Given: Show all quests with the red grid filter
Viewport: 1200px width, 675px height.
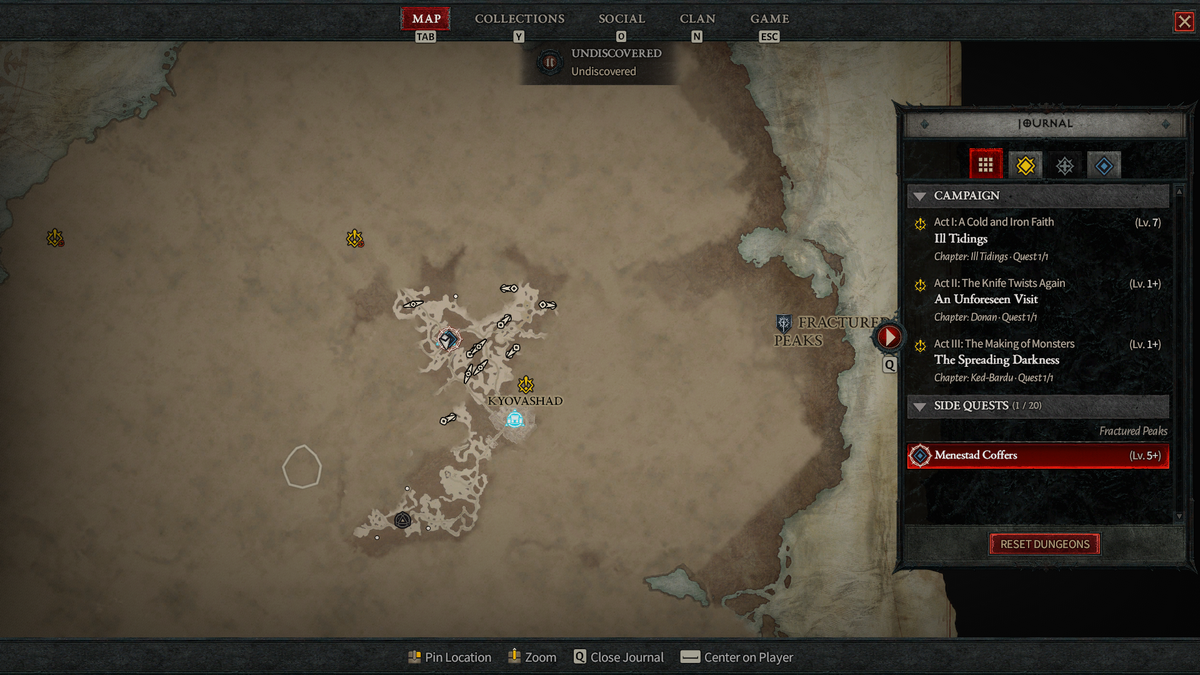Looking at the screenshot, I should 985,165.
